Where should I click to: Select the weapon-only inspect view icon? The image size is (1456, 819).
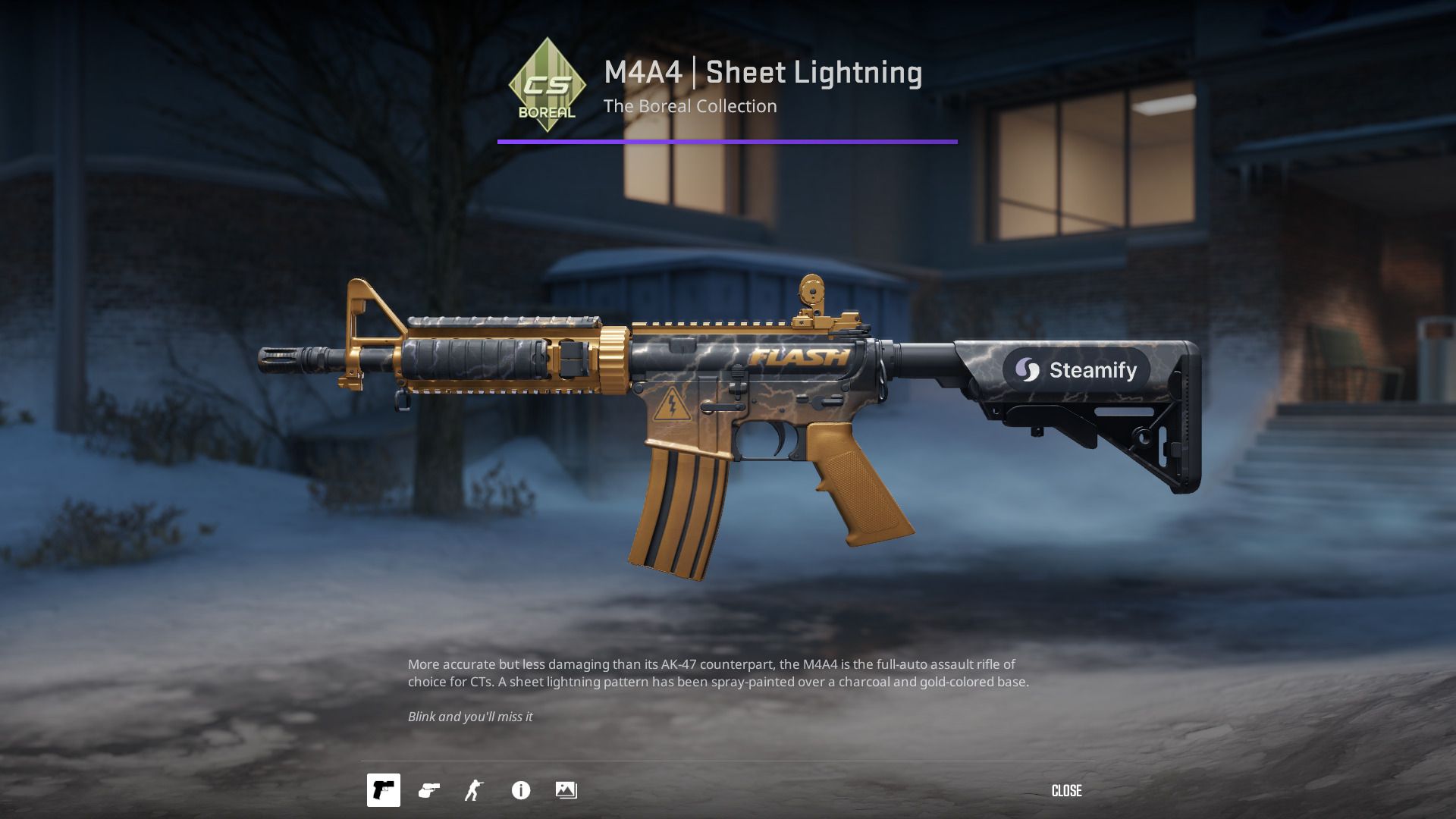[x=384, y=790]
